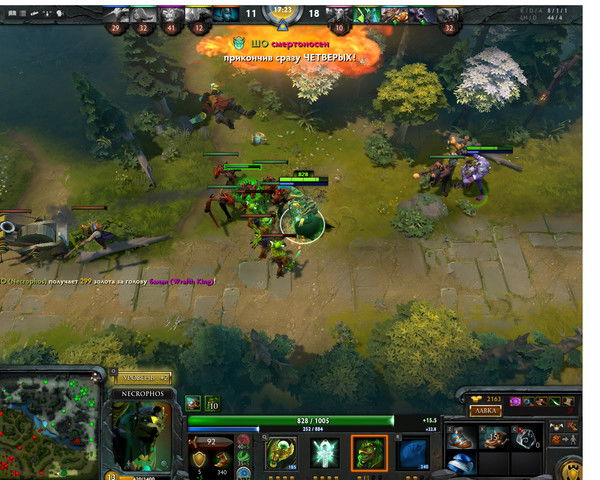
Task: Select the Heartstopper Aura ability icon
Action: tap(323, 452)
